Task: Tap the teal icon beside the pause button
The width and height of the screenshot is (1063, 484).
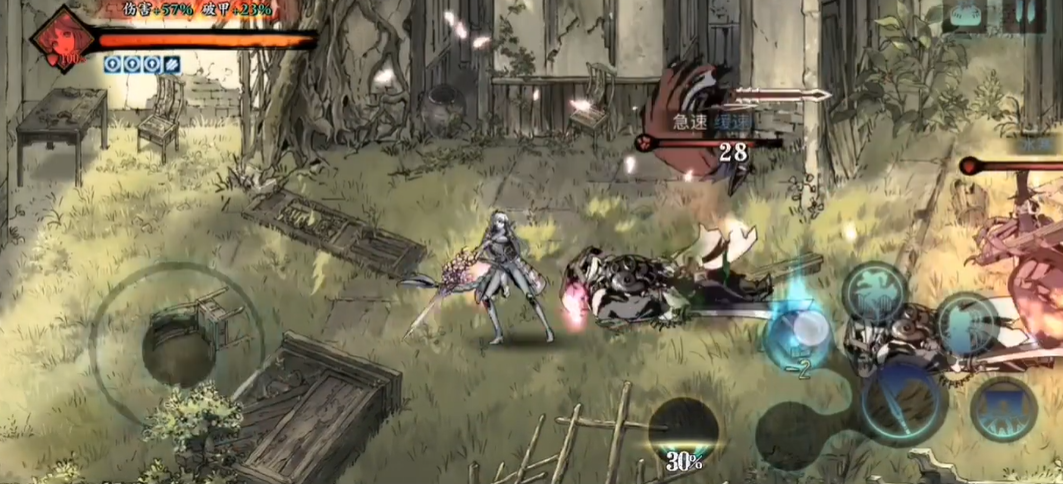Action: pyautogui.click(x=966, y=15)
